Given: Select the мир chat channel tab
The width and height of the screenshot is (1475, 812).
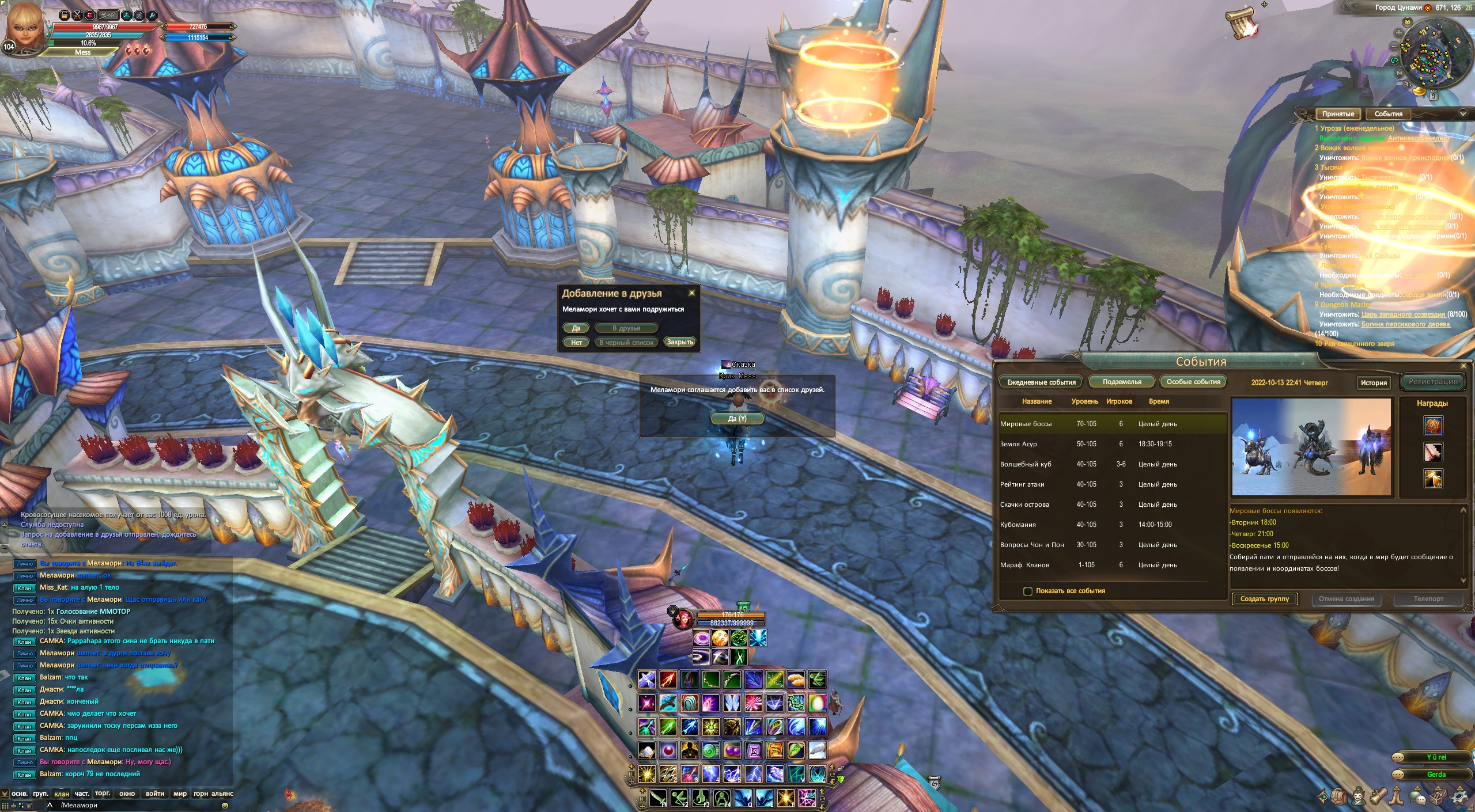Looking at the screenshot, I should pyautogui.click(x=180, y=794).
